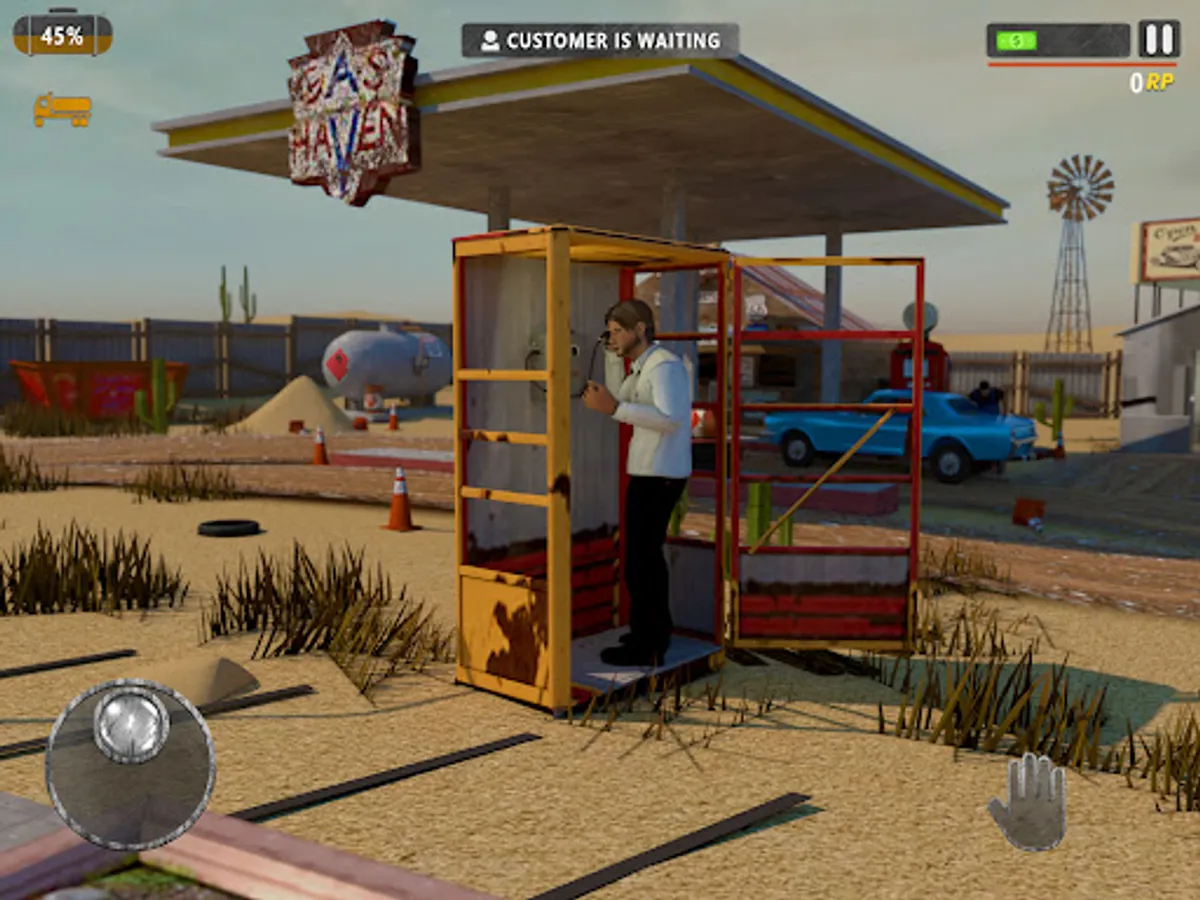Open the Customer Is Waiting notification

pos(600,41)
